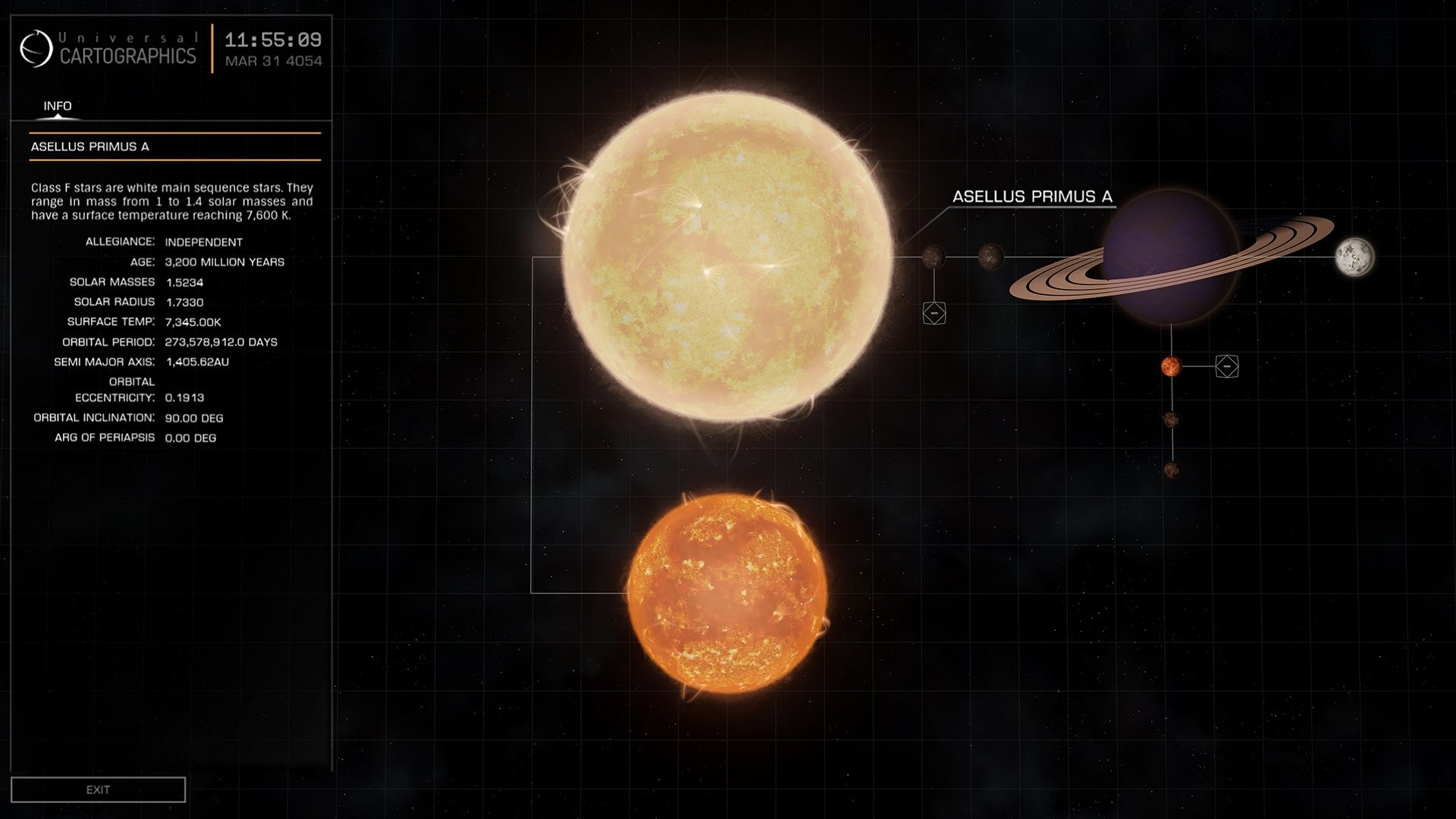Click the ASELLUS PRIMUS A title label
The height and width of the screenshot is (819, 1456).
pos(92,146)
